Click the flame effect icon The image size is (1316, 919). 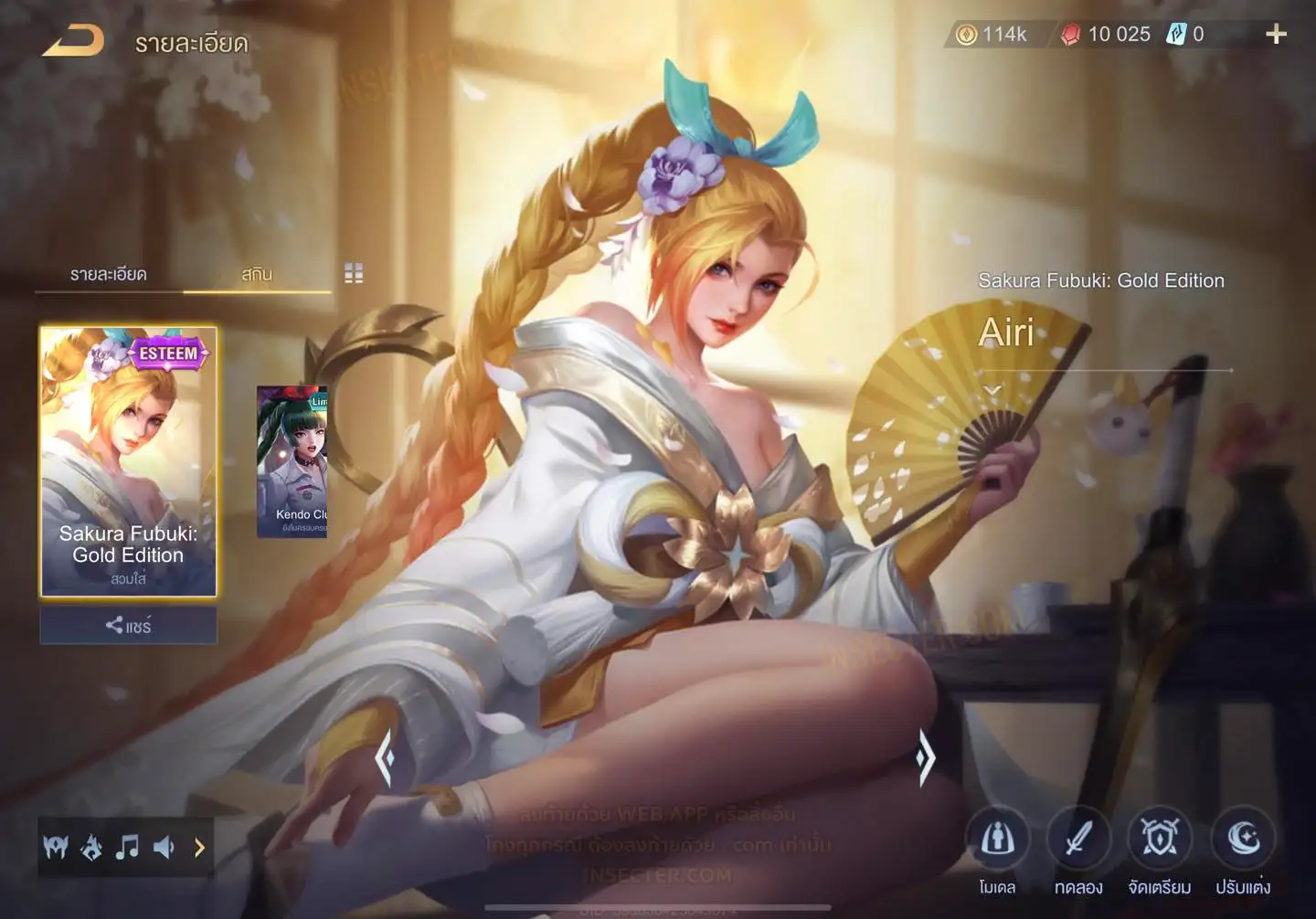(91, 848)
